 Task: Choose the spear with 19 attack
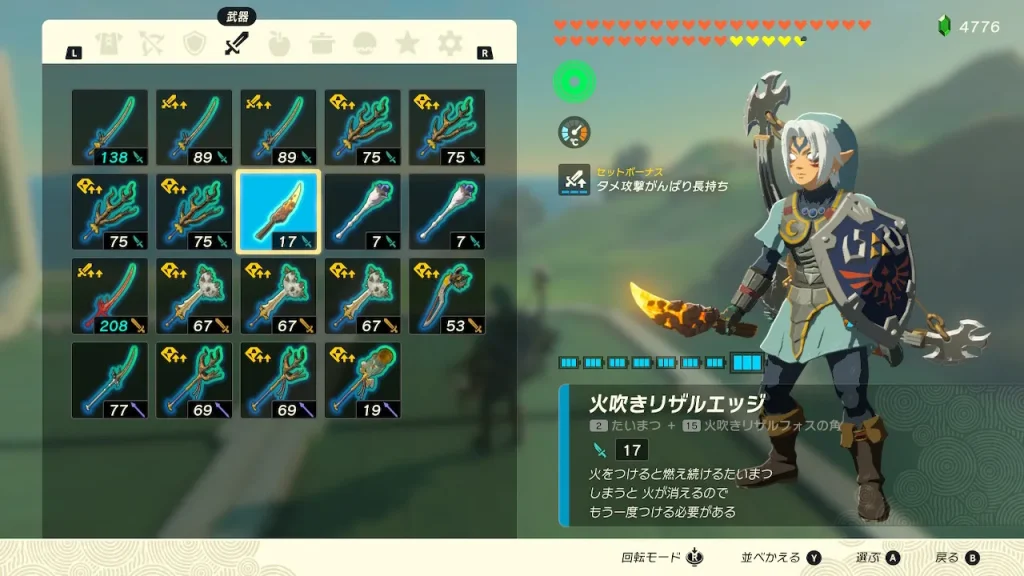363,380
